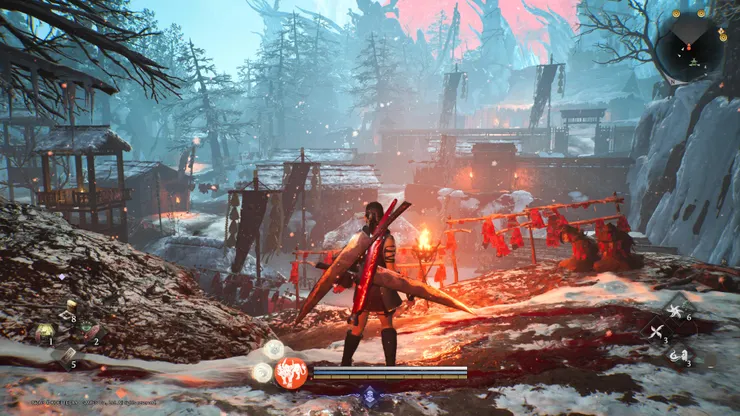The width and height of the screenshot is (740, 416).
Task: Activate the orange tiger guardian spirit icon
Action: pyautogui.click(x=290, y=373)
